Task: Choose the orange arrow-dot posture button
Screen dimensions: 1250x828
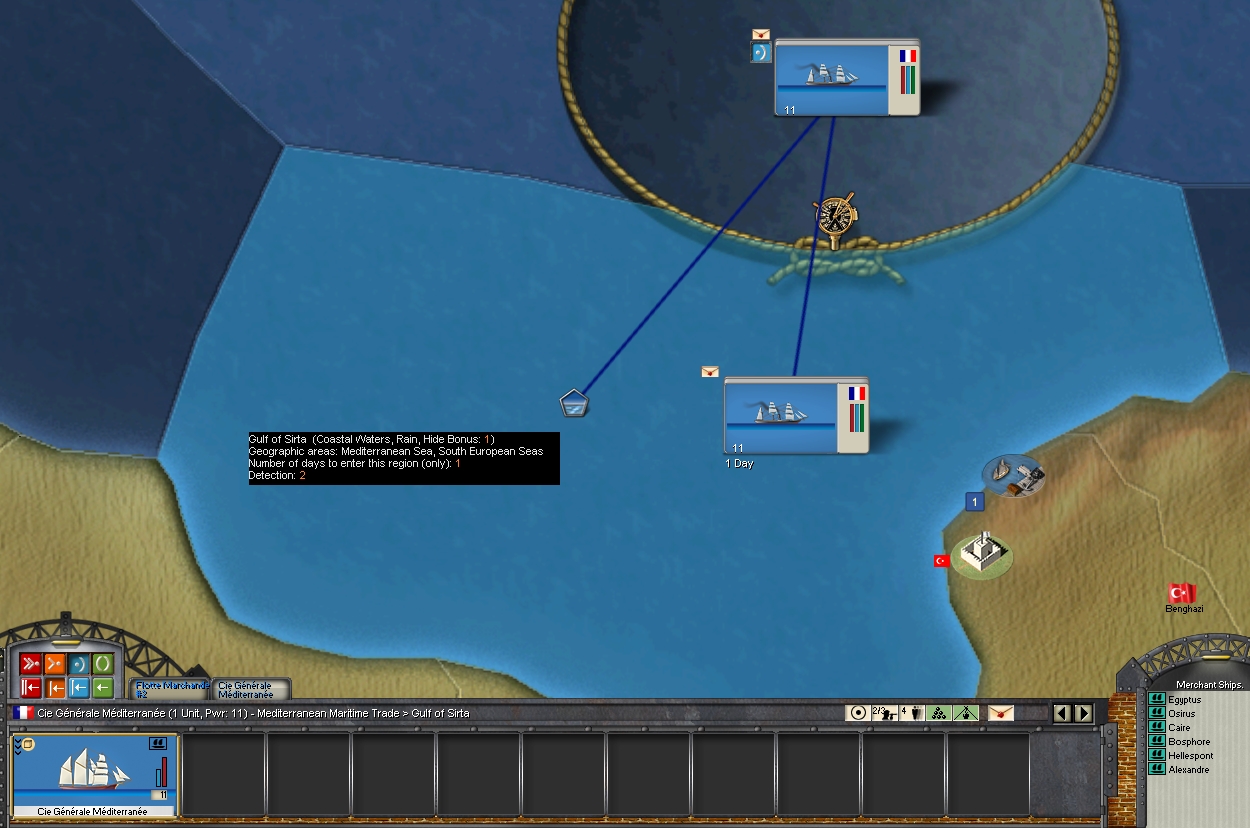Action: 55,664
